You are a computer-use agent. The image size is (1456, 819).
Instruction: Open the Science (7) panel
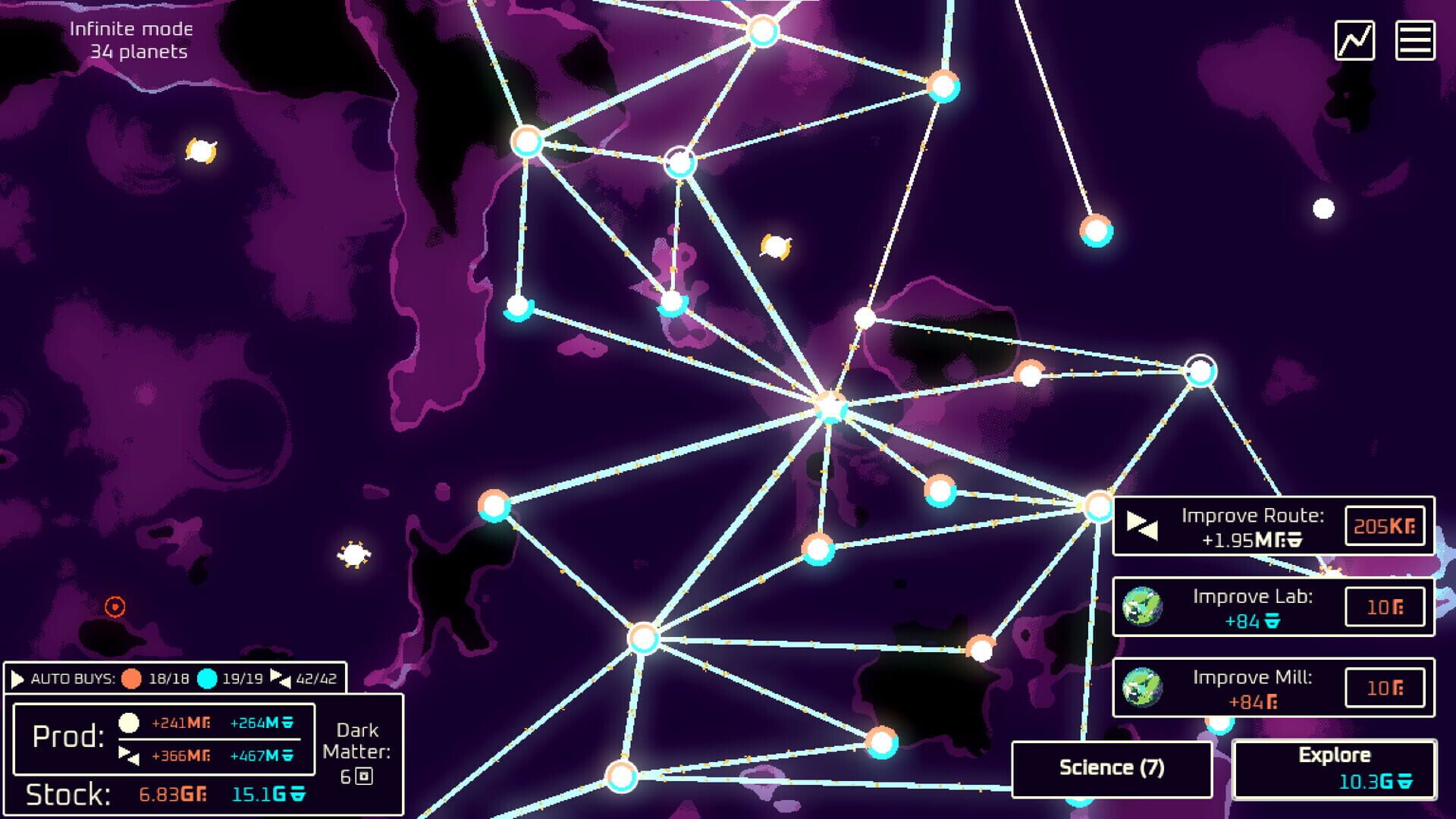click(1112, 767)
